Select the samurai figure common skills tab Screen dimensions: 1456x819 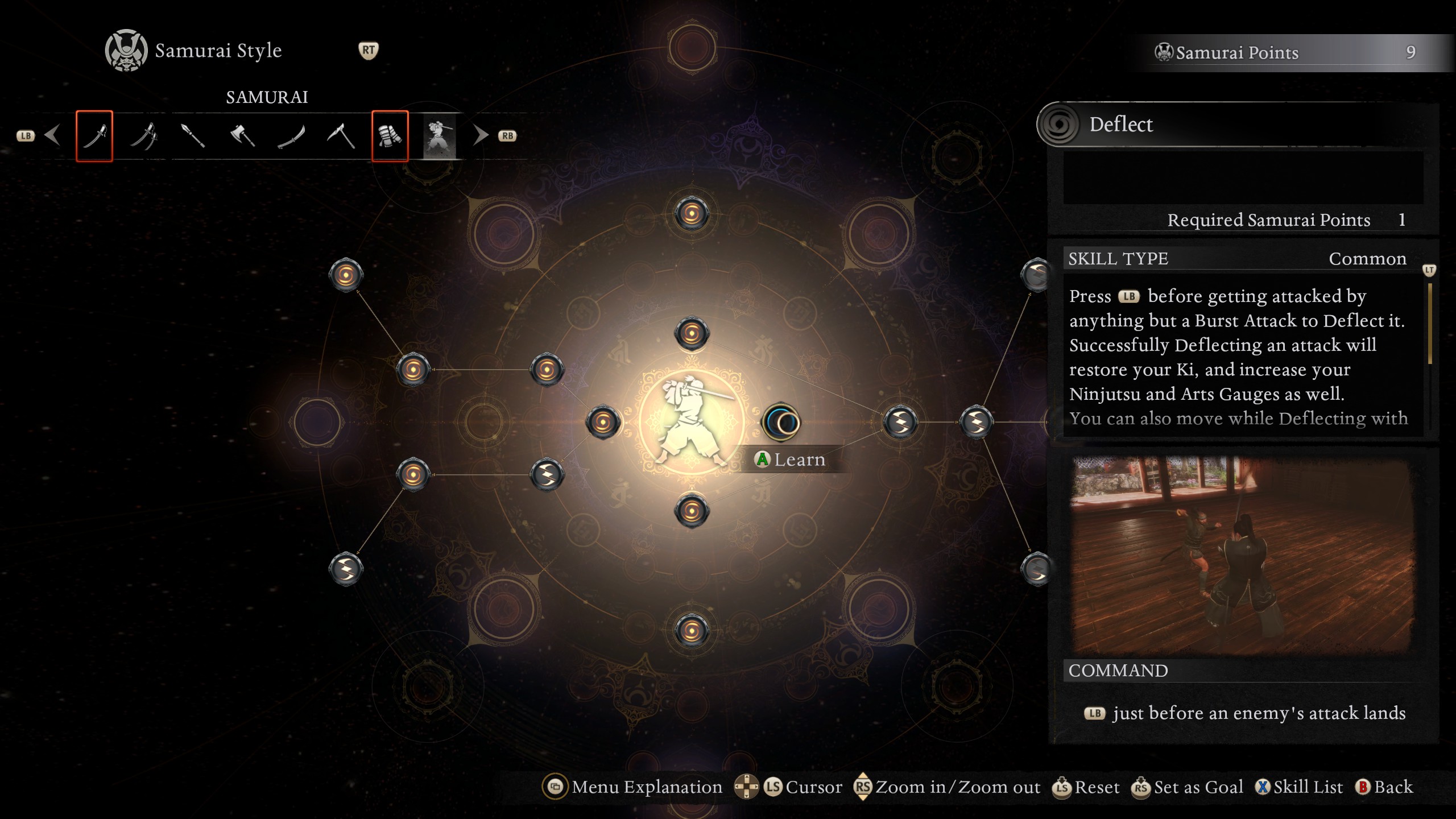pos(439,136)
